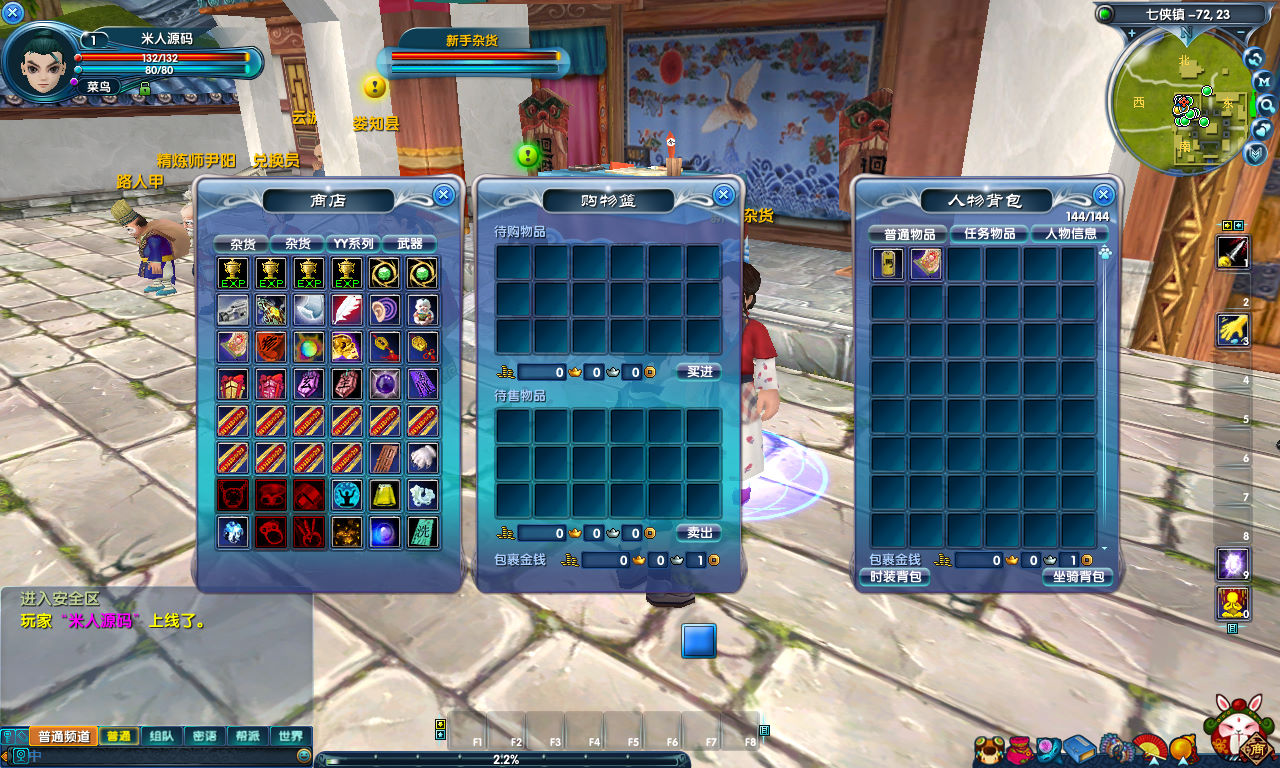The image size is (1280, 768).
Task: Select the white feather item in shop
Action: pos(347,309)
